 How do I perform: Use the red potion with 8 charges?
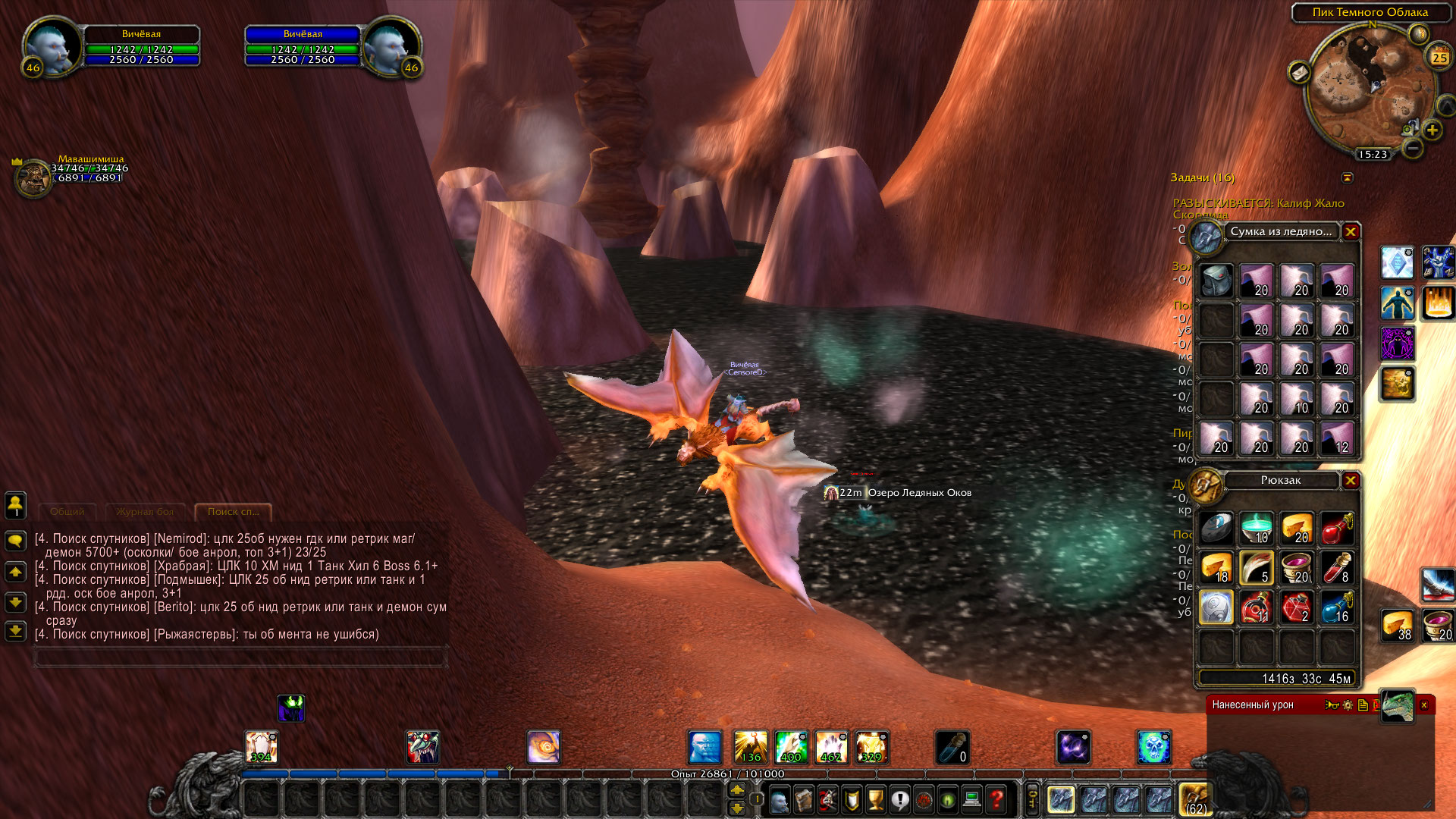(1337, 568)
